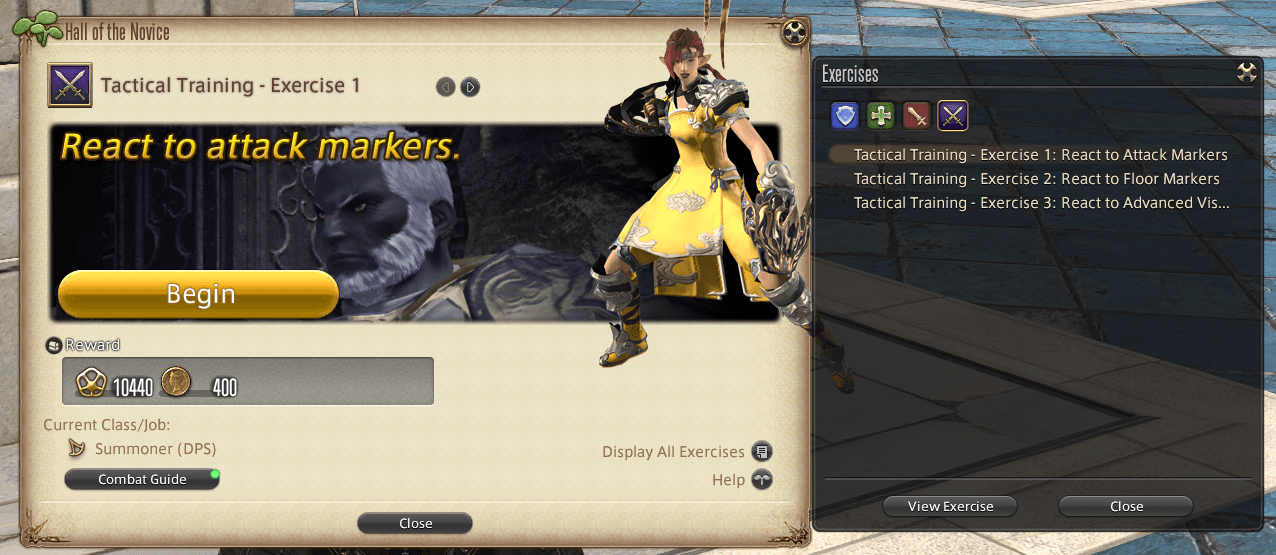
Task: Switch to the green cross healer exercises tab
Action: pos(881,116)
